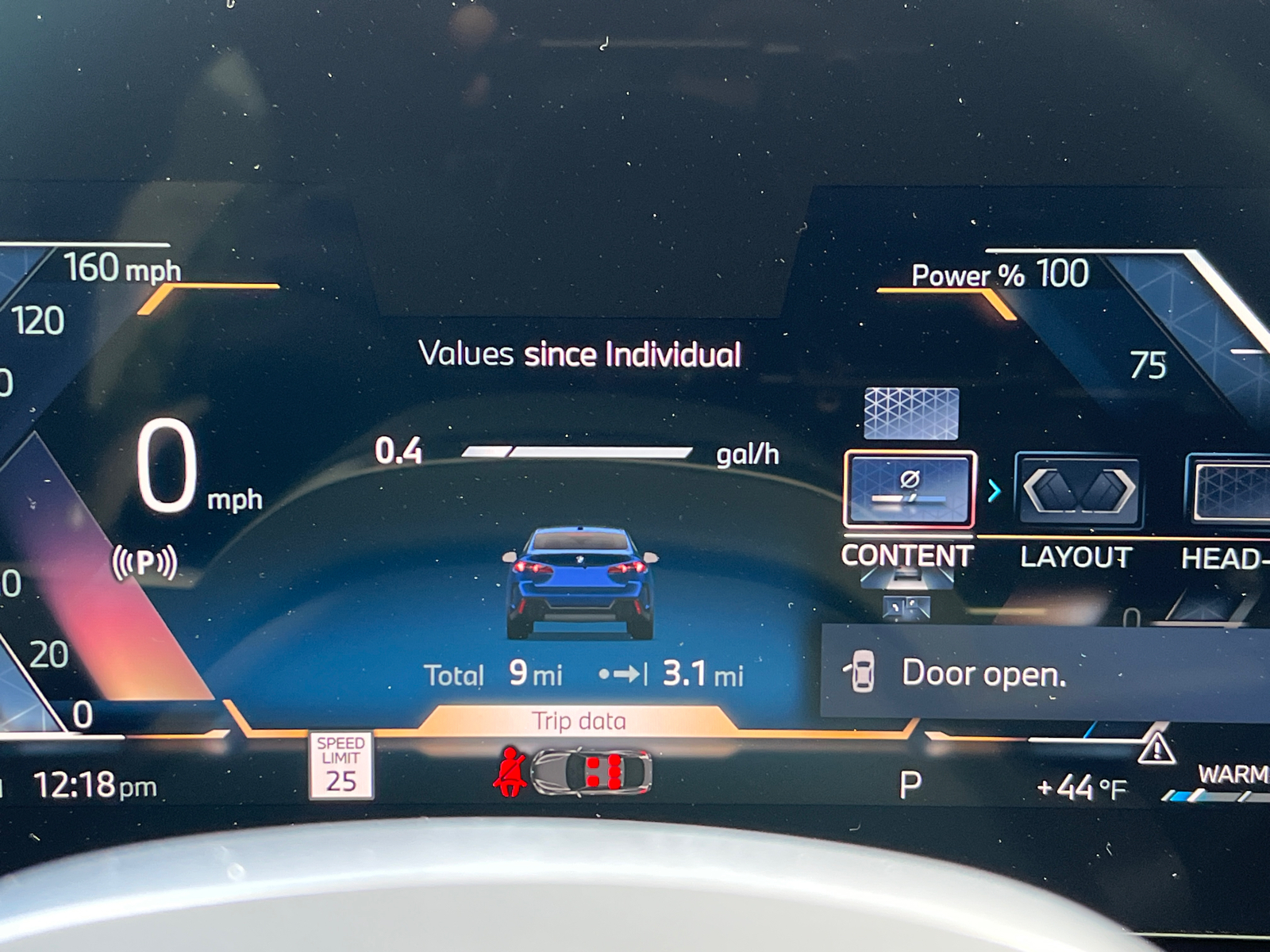
Task: Select the Values since Individual heading
Action: (x=581, y=355)
